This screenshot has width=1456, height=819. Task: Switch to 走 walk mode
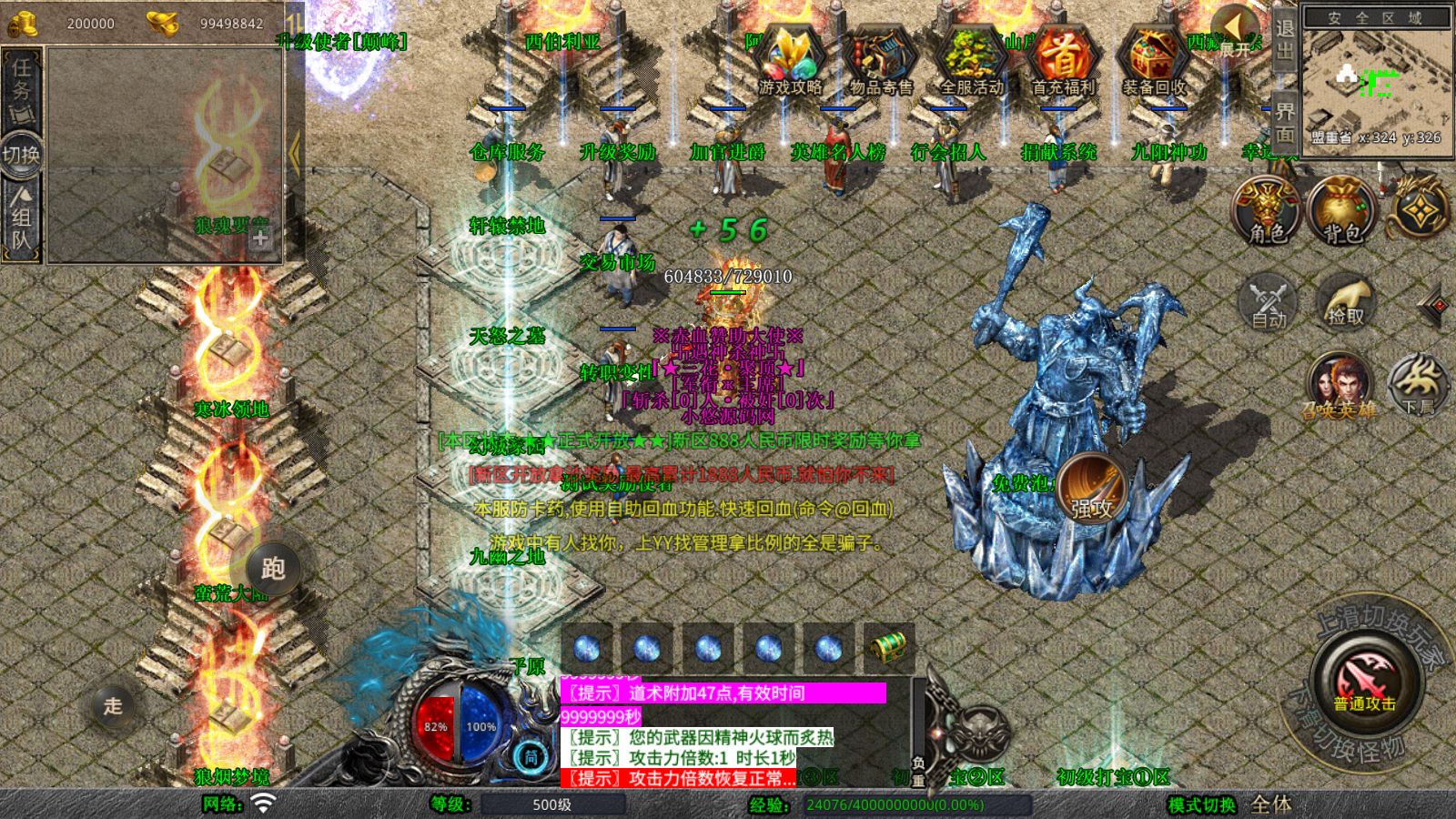pyautogui.click(x=113, y=705)
